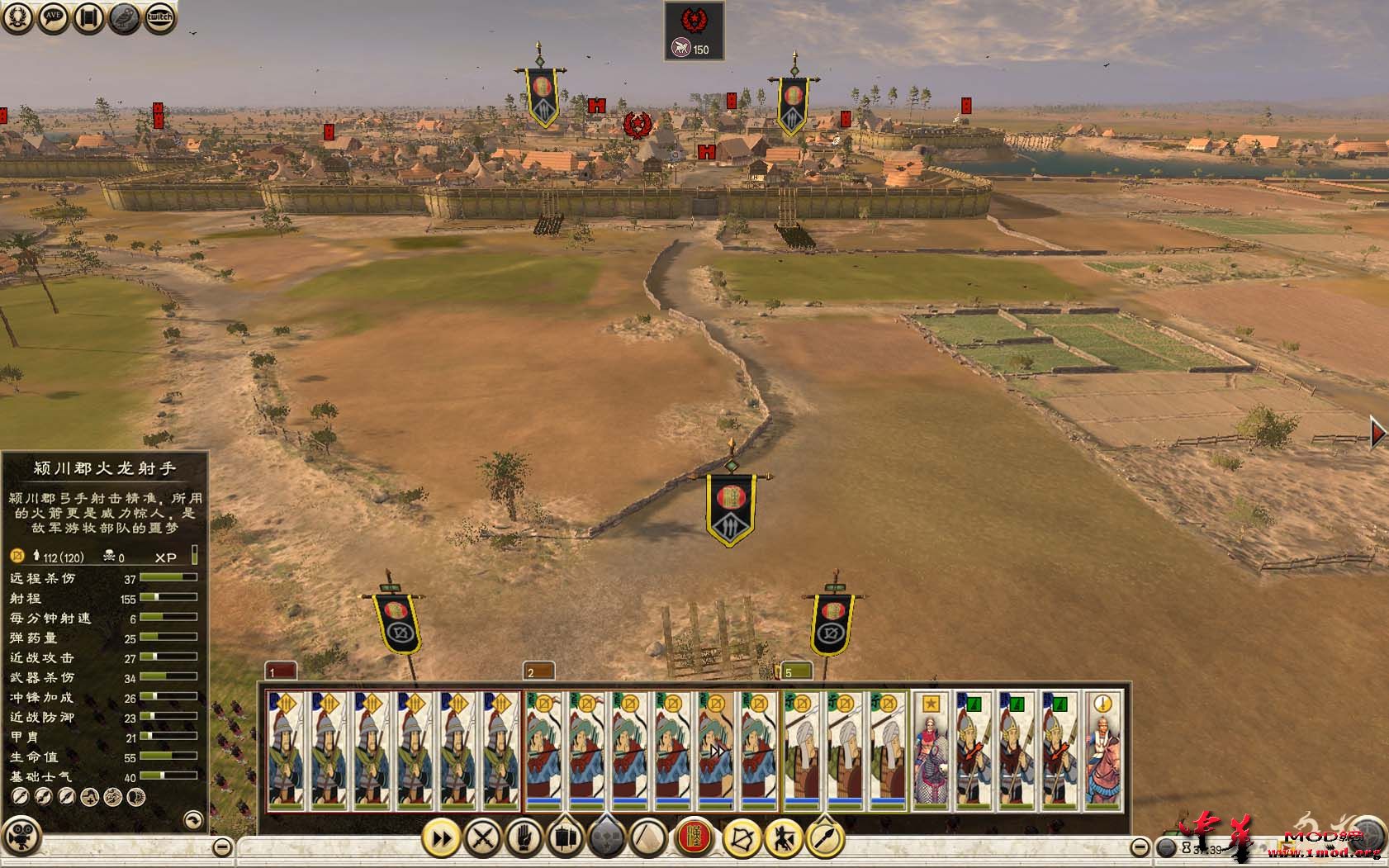
Task: Toggle the skirmish mode archer button
Action: (783, 839)
